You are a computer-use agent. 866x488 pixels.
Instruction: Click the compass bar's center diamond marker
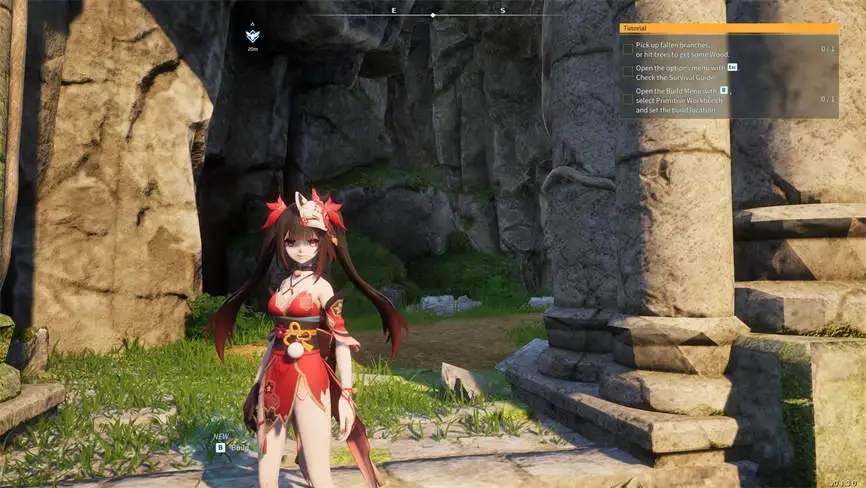pos(432,15)
